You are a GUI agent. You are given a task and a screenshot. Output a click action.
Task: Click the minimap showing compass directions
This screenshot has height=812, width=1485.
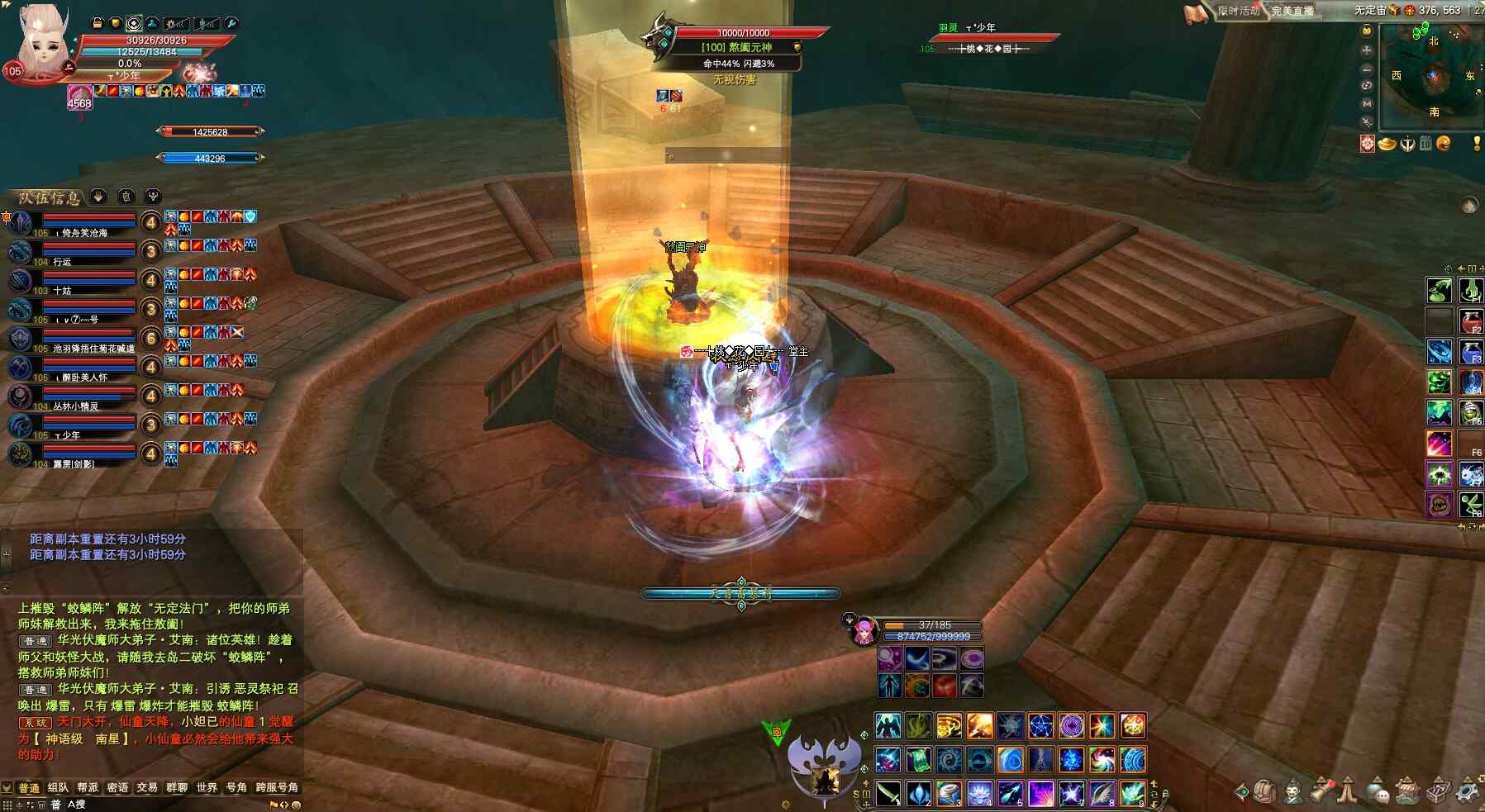[x=1432, y=76]
